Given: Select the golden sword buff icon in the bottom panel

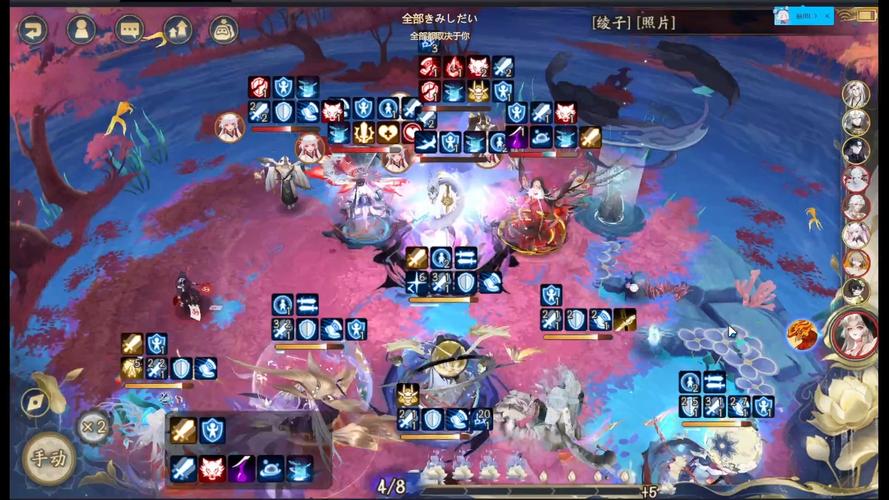Looking at the screenshot, I should pos(183,431).
